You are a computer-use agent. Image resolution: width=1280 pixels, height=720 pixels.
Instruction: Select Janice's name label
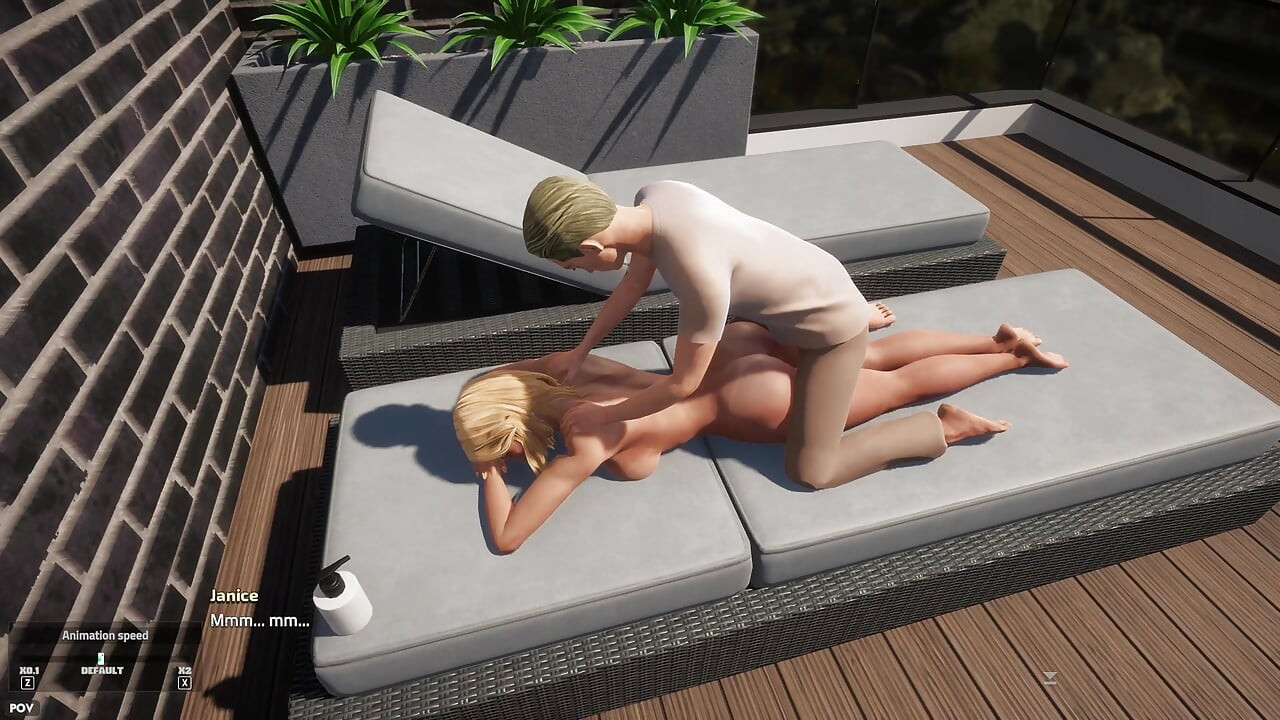click(233, 594)
